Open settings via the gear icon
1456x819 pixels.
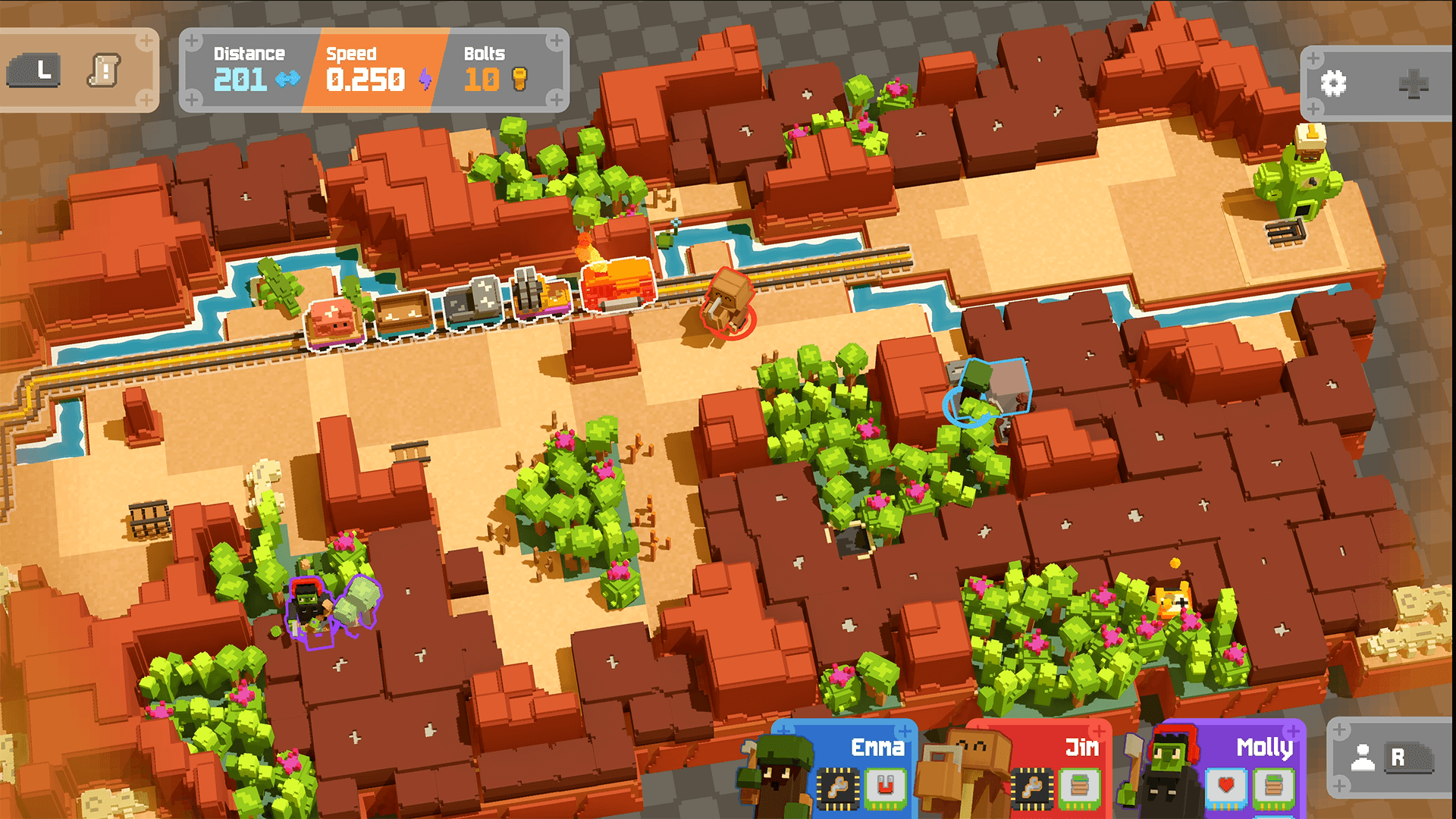1333,83
